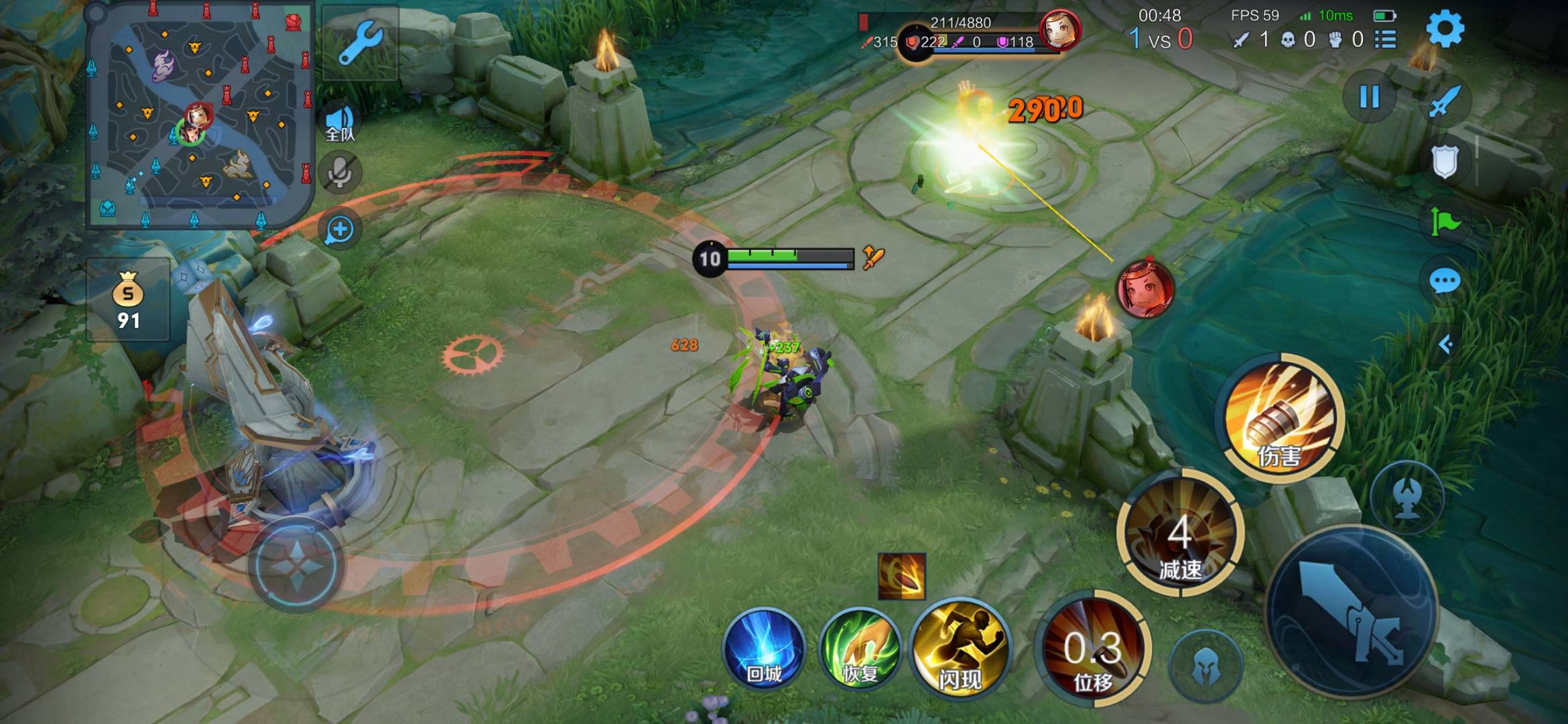Screen dimensions: 1568x724
Task: Send the green flag rally signal
Action: pyautogui.click(x=1444, y=221)
